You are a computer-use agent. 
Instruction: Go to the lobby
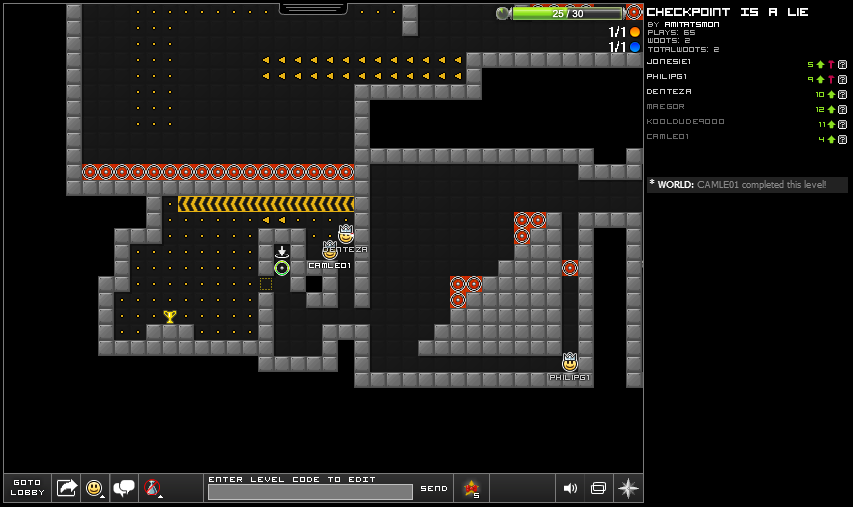[x=27, y=488]
